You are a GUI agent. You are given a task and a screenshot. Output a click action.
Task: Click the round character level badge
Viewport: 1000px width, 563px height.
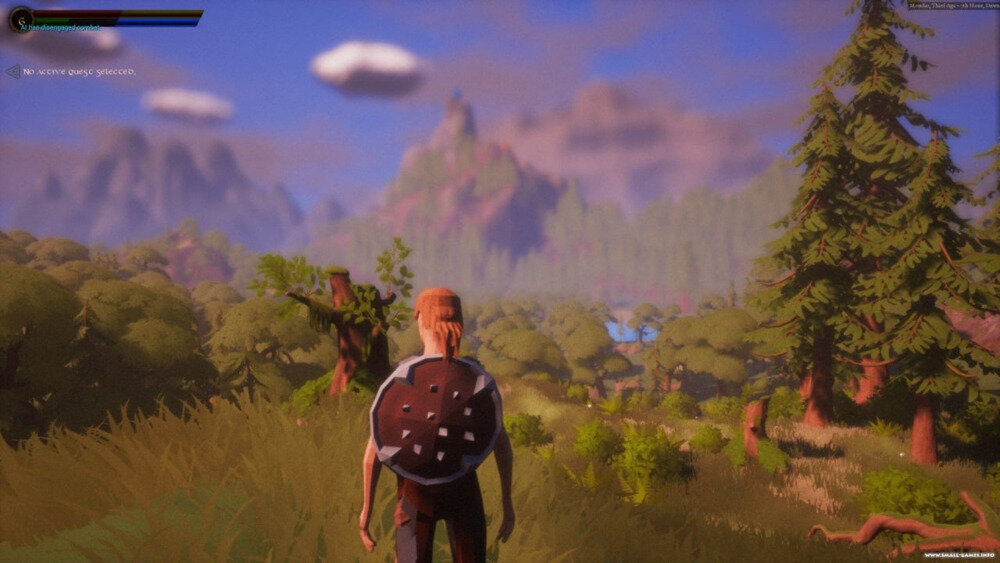coord(19,18)
